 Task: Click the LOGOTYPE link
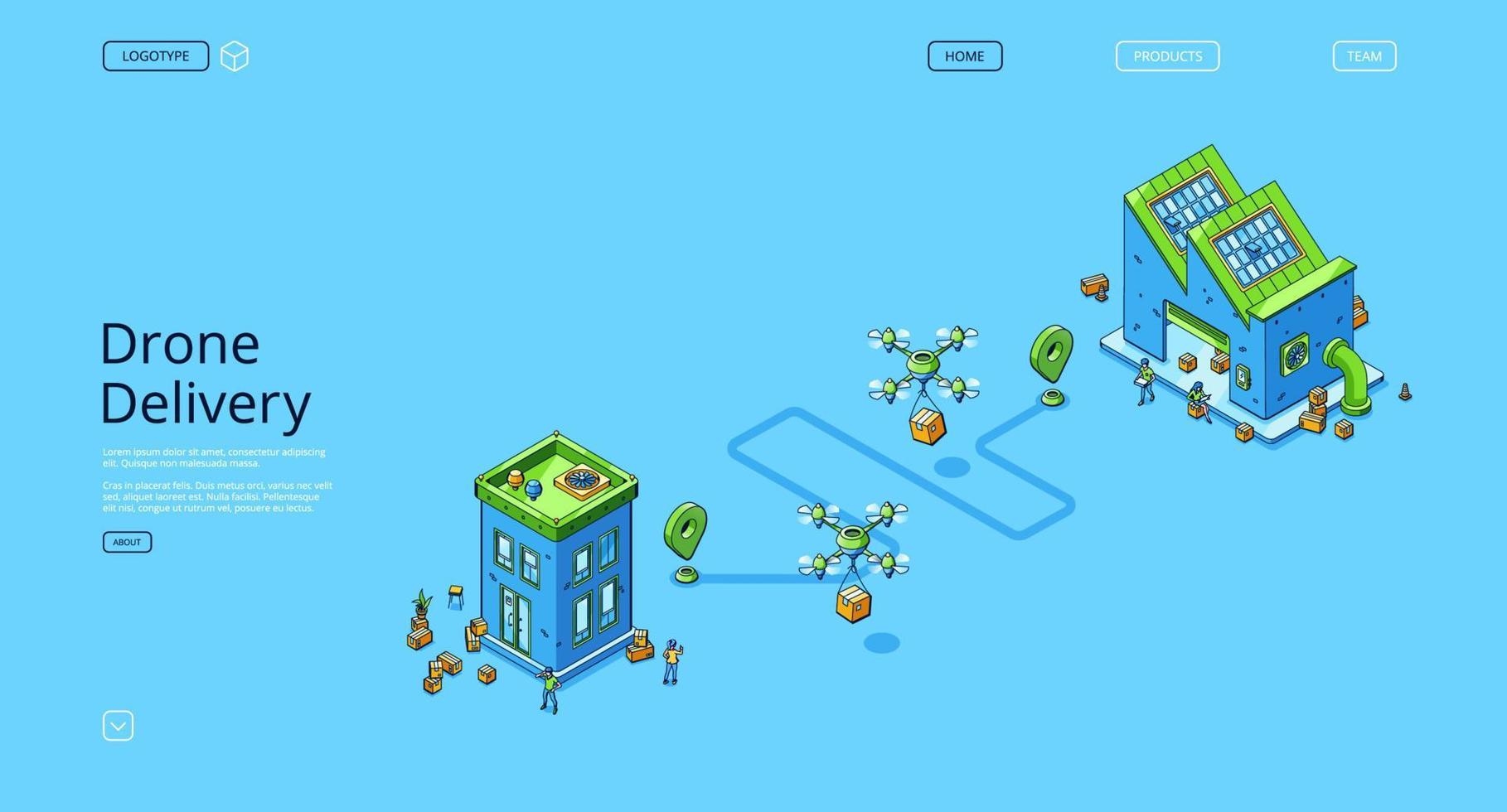(155, 56)
